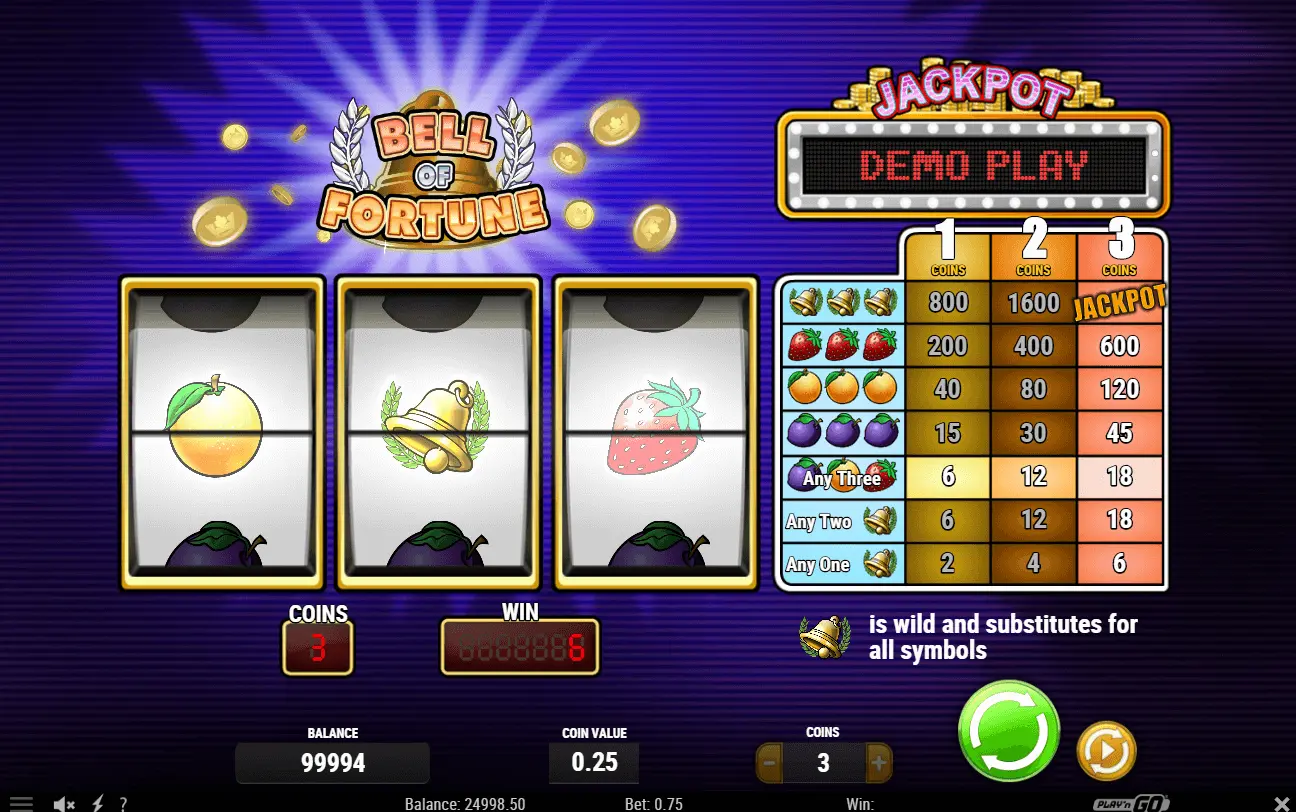The image size is (1296, 812).
Task: Open the question mark help page
Action: pos(123,803)
